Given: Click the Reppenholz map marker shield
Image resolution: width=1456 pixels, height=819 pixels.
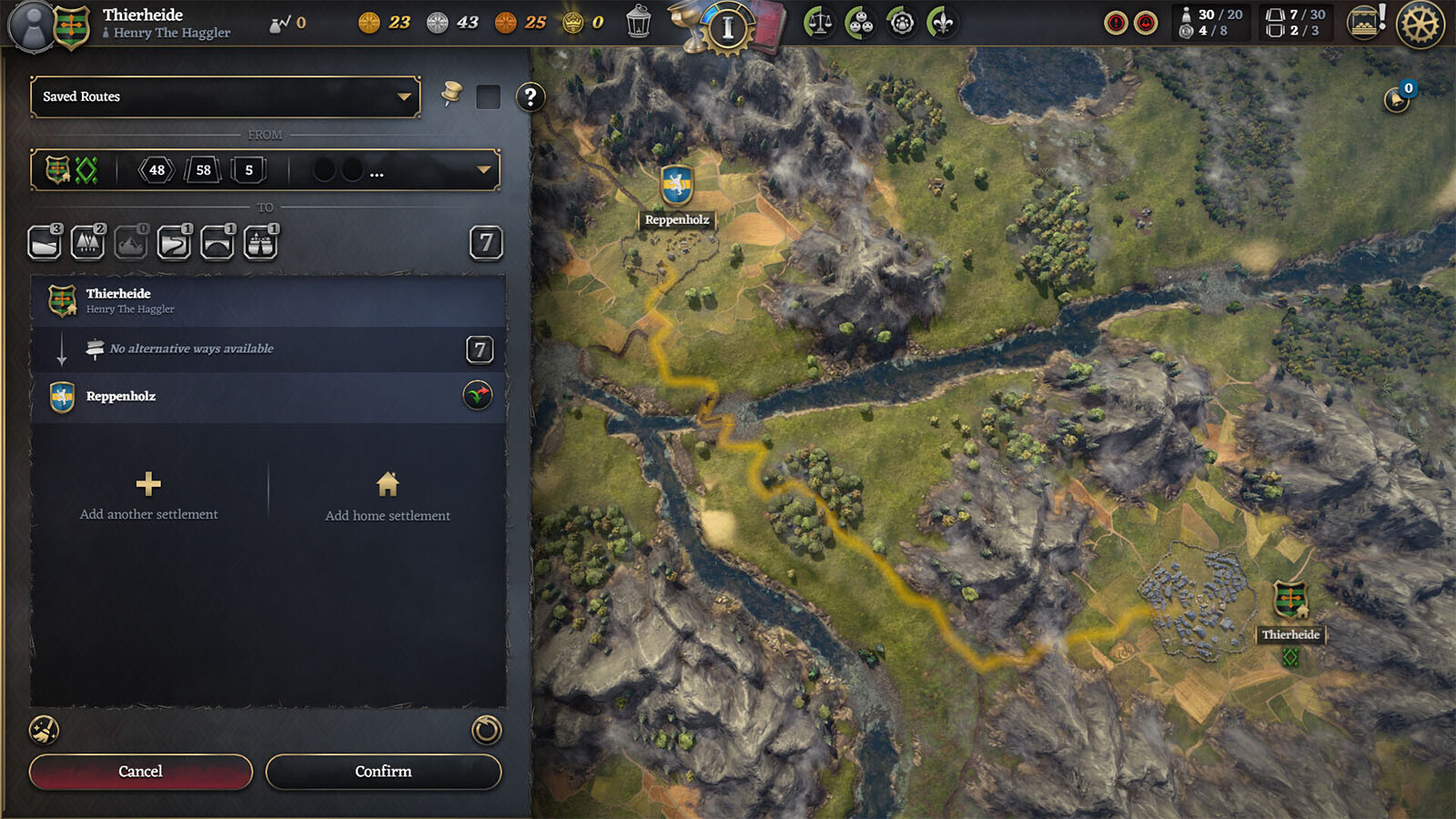Looking at the screenshot, I should point(676,186).
